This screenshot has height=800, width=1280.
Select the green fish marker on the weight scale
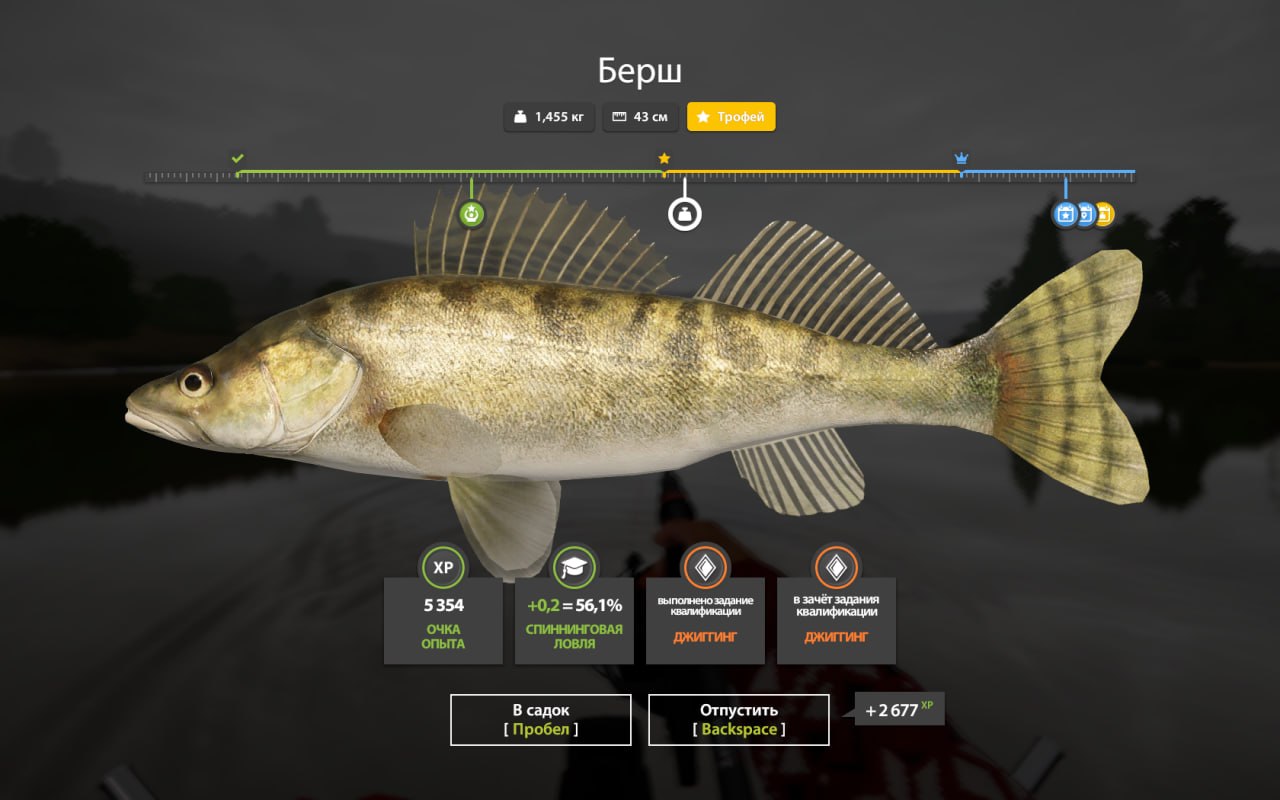[471, 214]
